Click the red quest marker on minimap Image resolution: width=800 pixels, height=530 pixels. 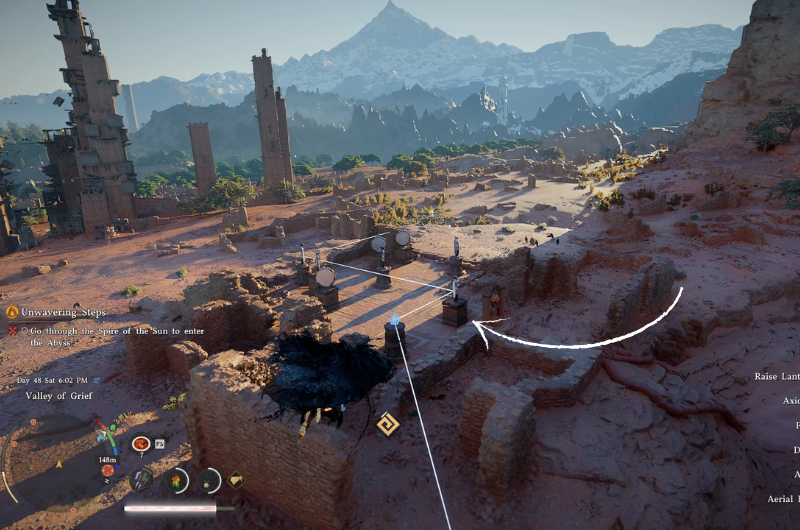click(x=108, y=470)
